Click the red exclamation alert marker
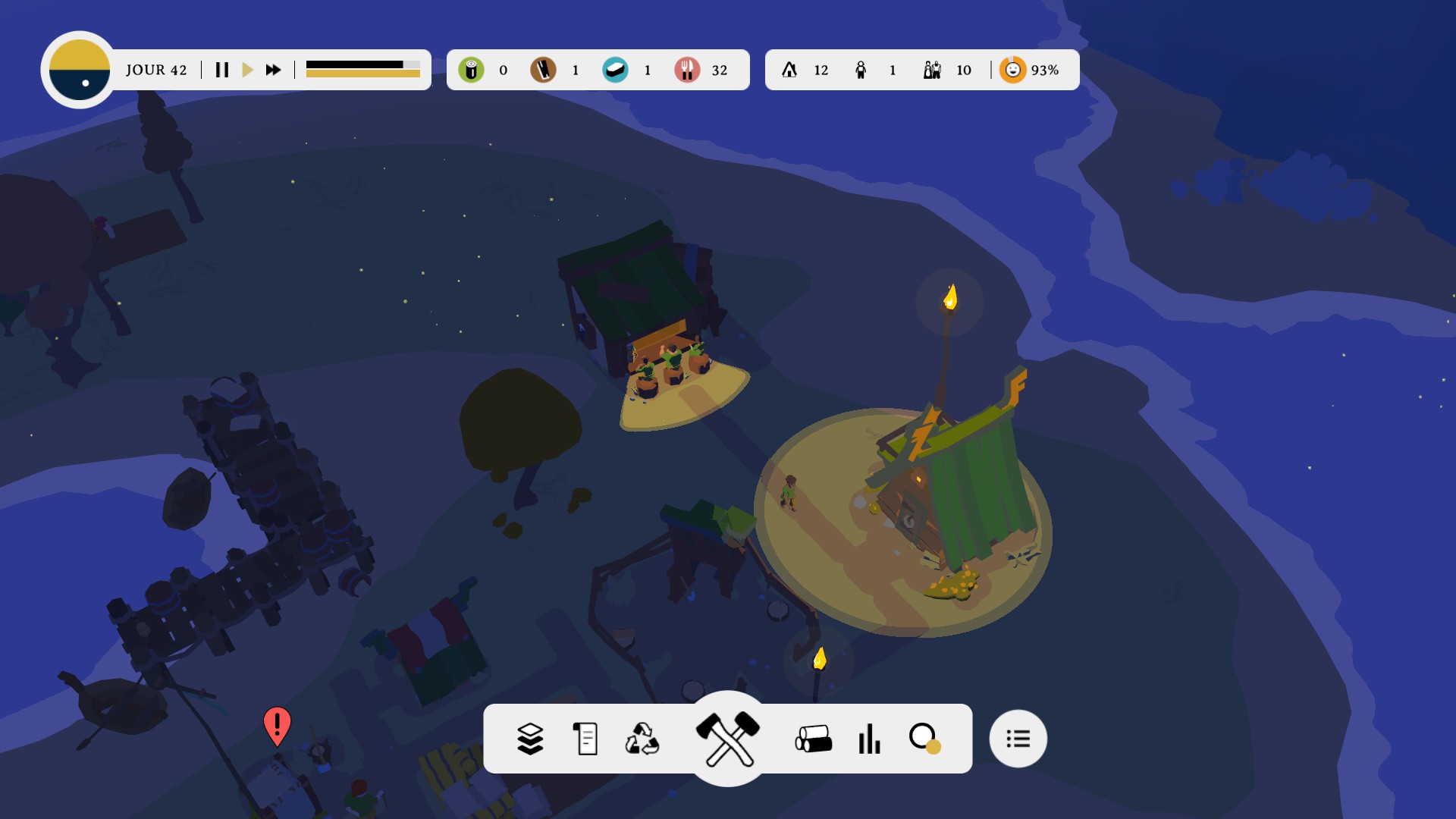 (277, 726)
